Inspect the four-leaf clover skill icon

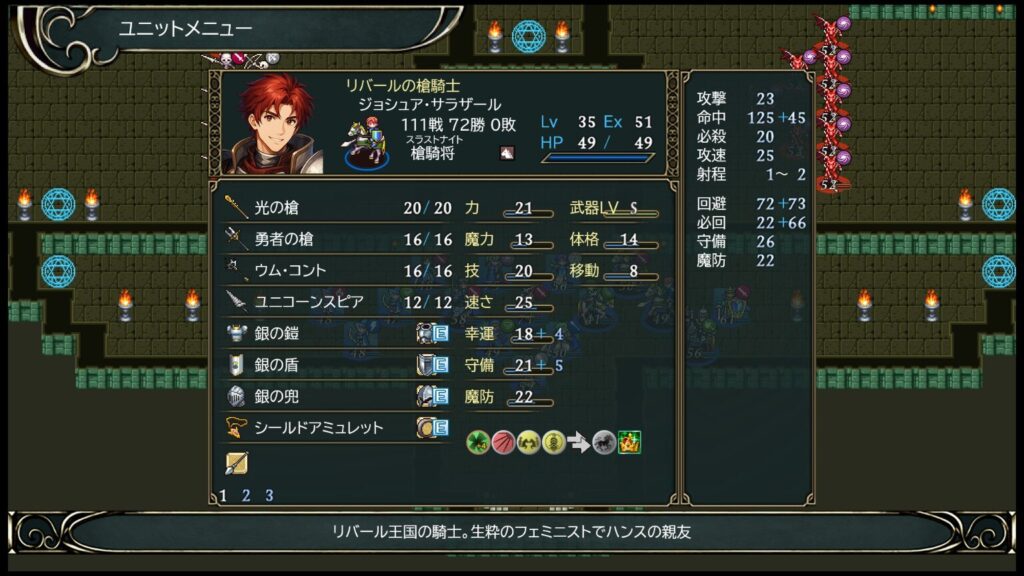pyautogui.click(x=478, y=442)
